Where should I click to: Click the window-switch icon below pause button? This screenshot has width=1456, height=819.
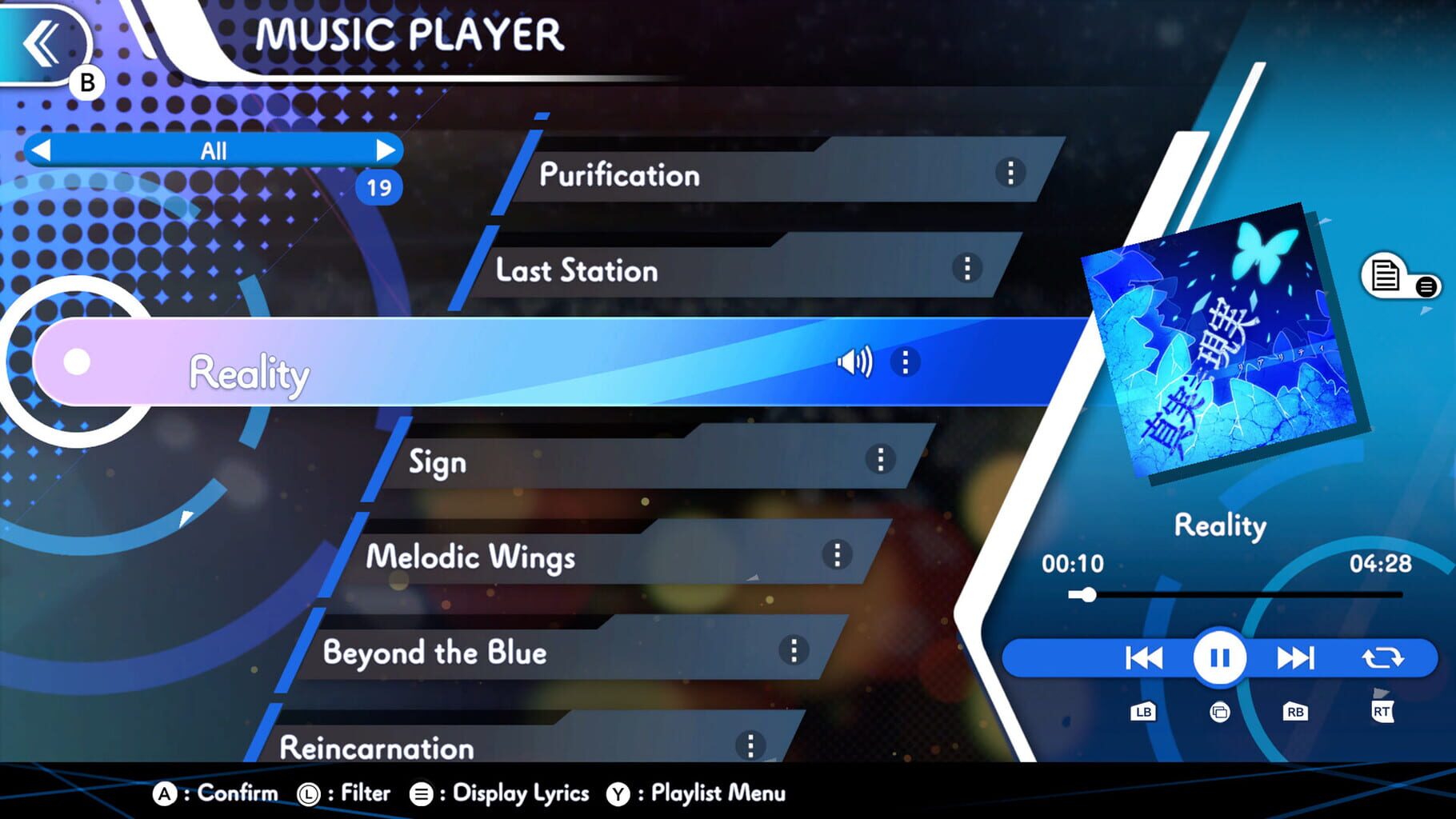pyautogui.click(x=1219, y=711)
